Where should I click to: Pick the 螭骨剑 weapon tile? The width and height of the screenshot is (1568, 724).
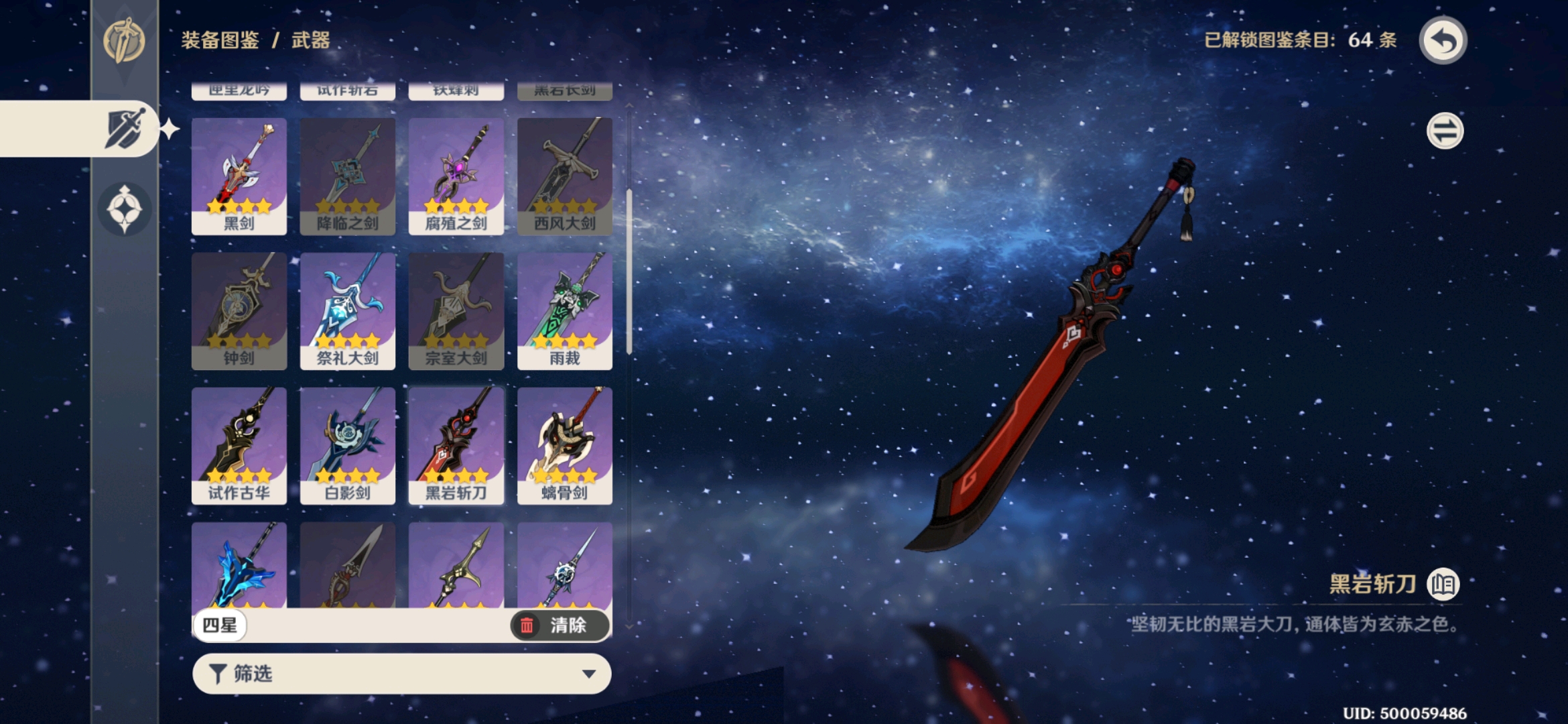[565, 446]
